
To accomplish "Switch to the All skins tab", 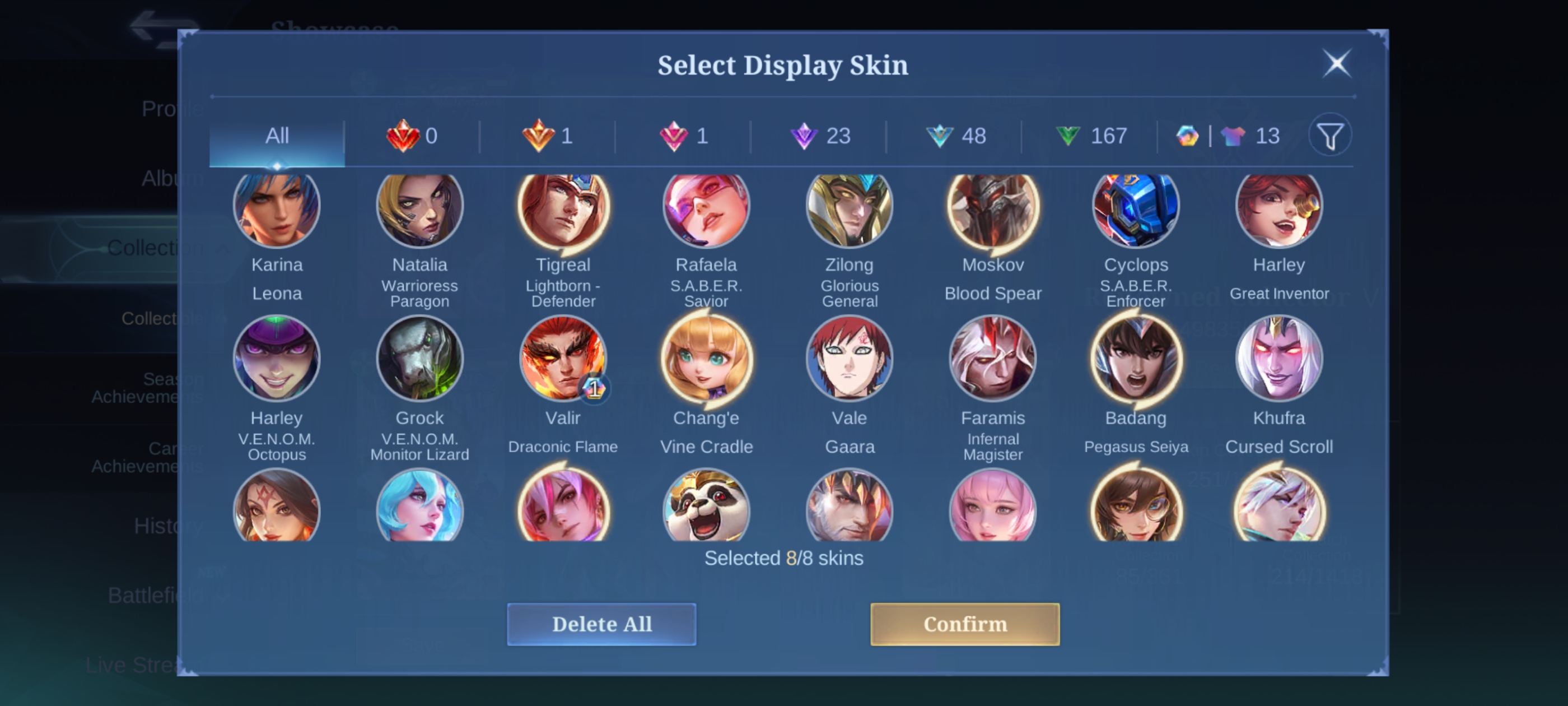I will point(277,136).
